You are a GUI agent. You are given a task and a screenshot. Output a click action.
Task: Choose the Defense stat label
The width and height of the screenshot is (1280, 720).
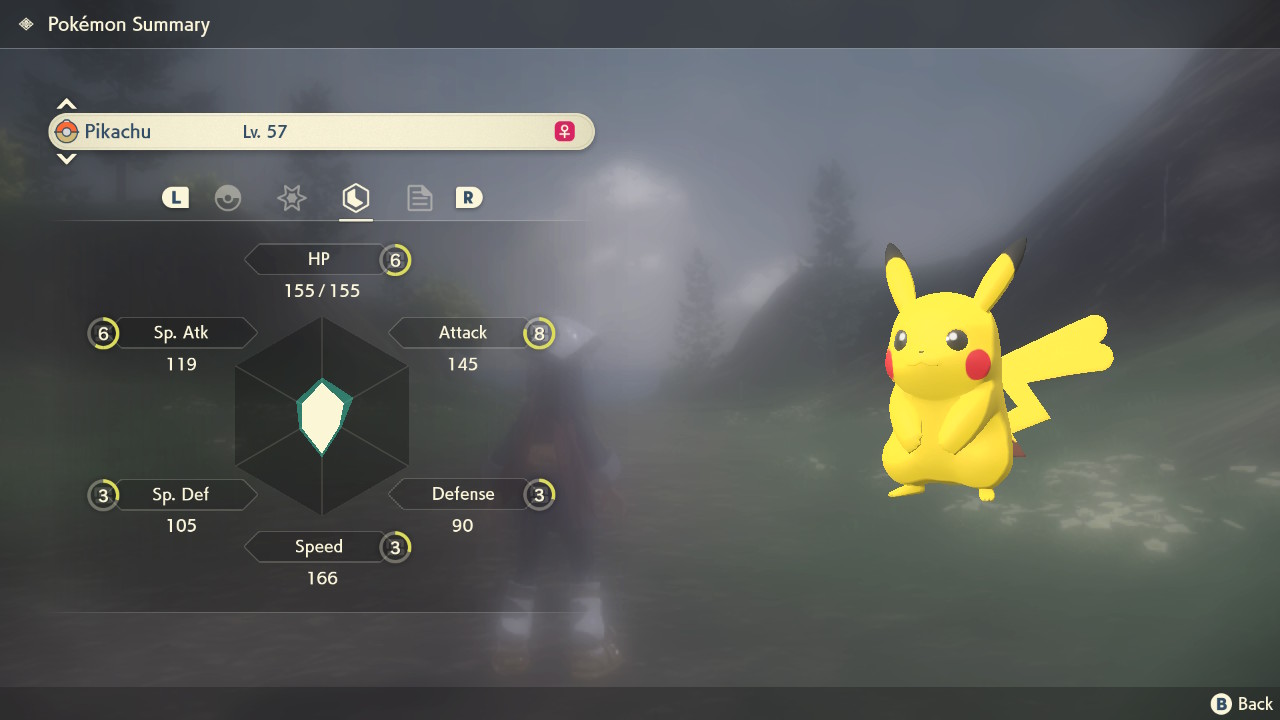click(x=462, y=494)
